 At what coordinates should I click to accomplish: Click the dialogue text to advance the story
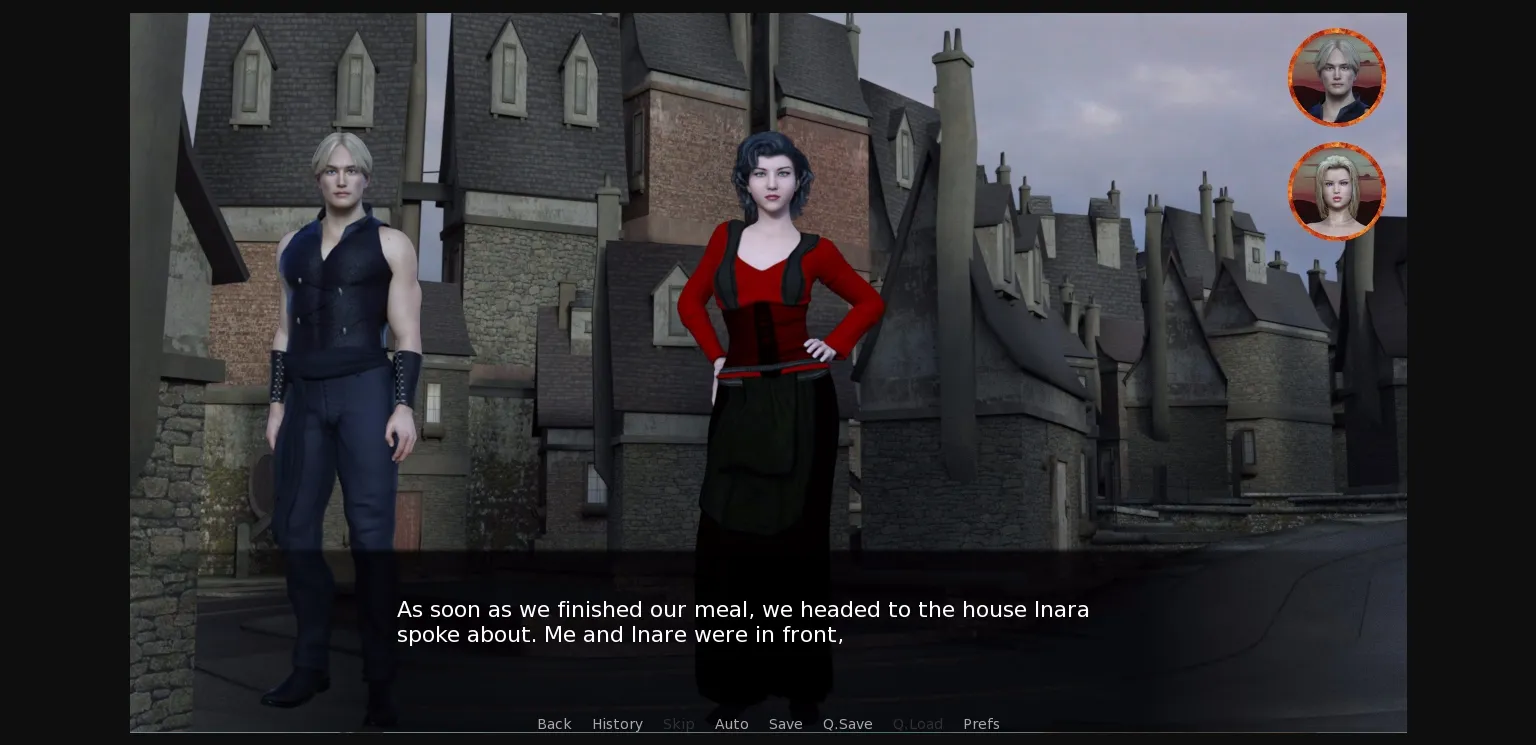743,622
